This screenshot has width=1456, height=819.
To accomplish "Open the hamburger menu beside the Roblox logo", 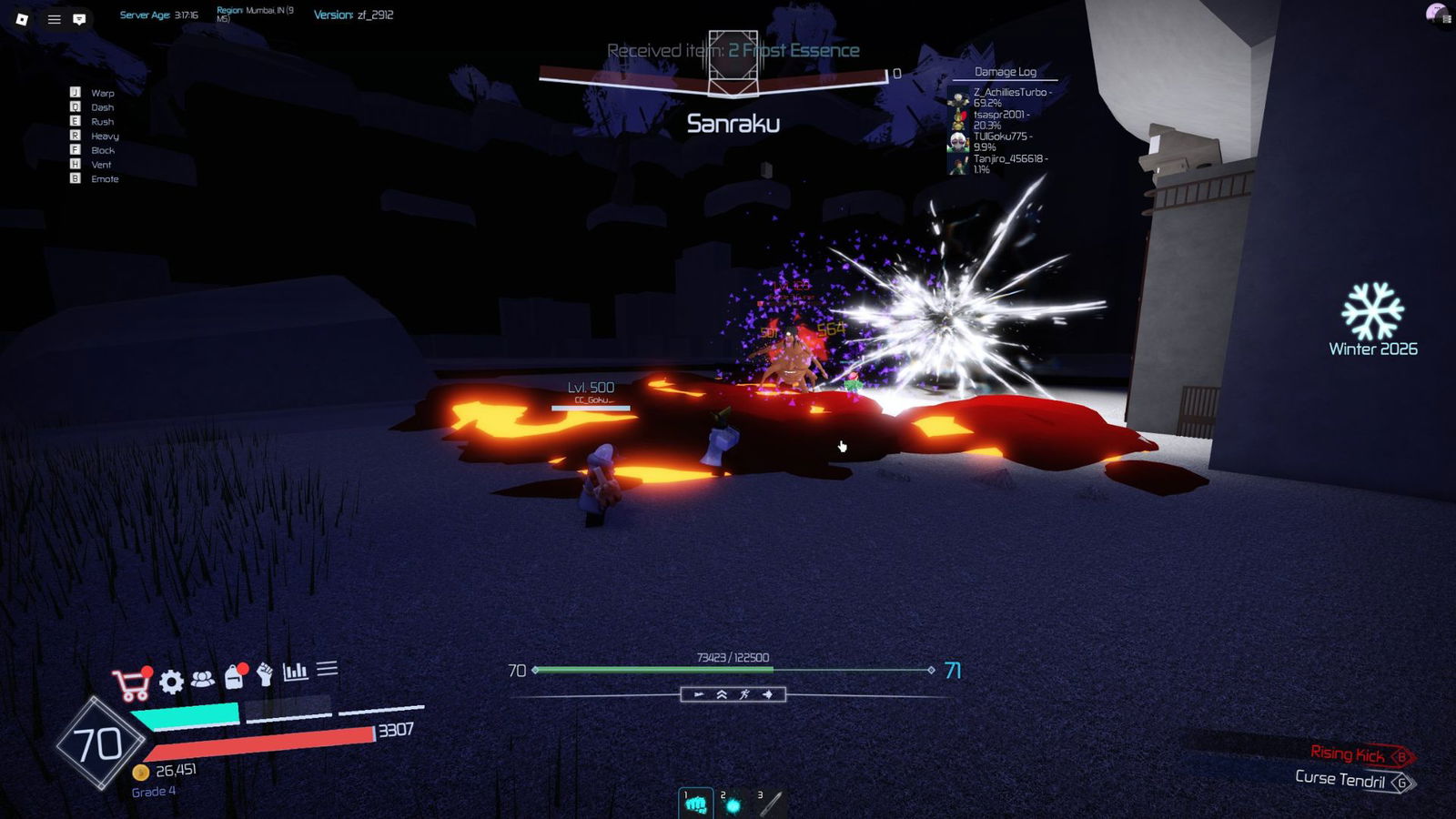I will click(x=55, y=18).
